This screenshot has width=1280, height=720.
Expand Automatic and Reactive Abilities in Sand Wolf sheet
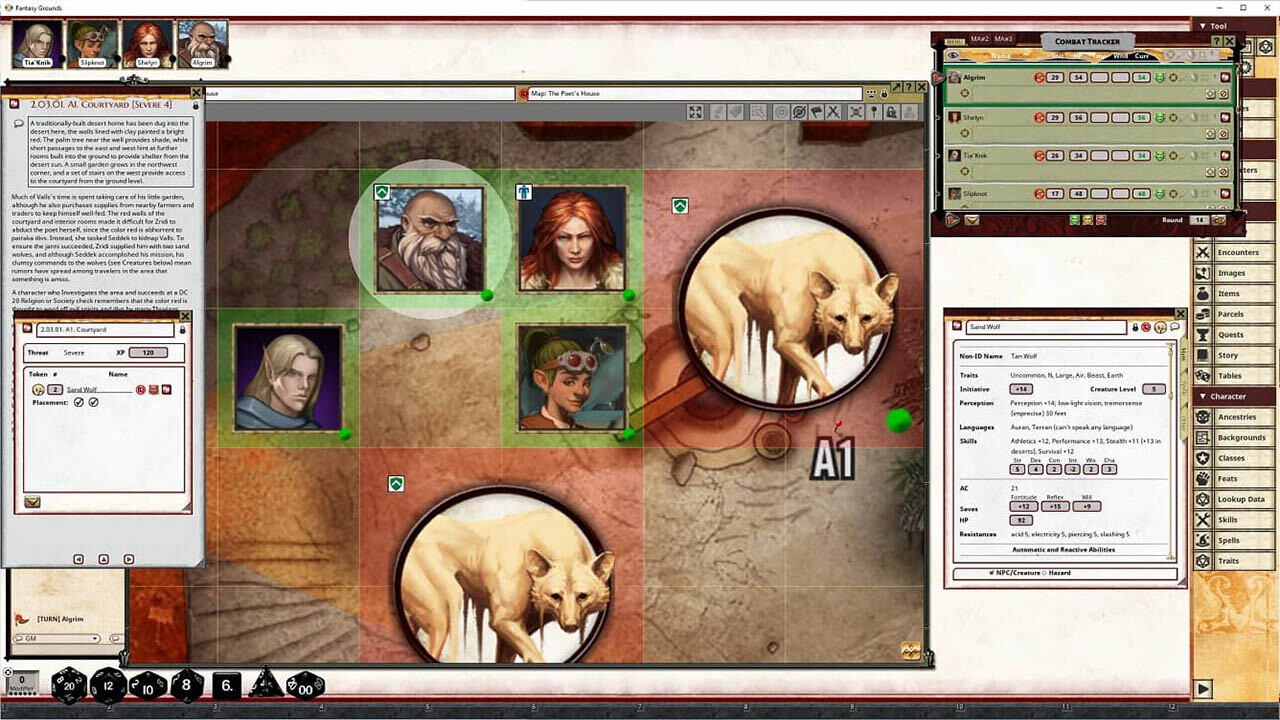point(1063,549)
